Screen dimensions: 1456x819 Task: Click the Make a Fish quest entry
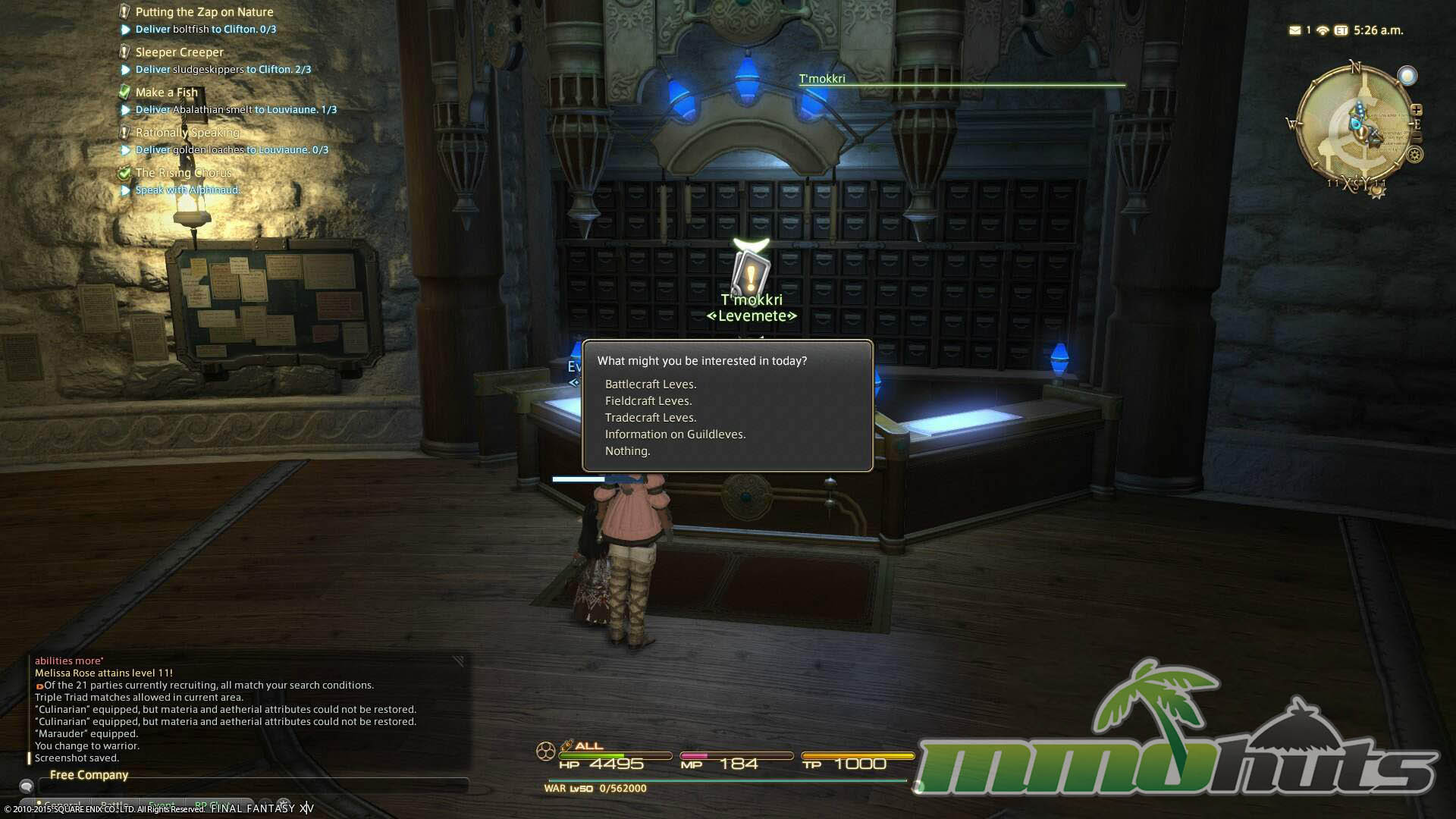click(166, 93)
